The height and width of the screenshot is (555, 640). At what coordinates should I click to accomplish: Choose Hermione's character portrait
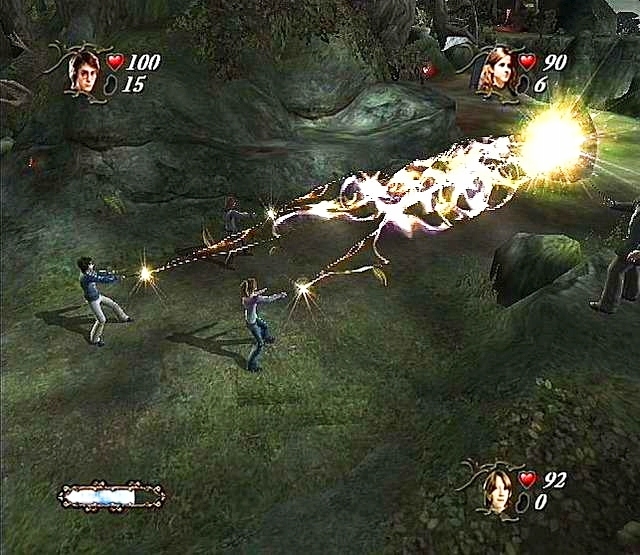click(x=498, y=71)
